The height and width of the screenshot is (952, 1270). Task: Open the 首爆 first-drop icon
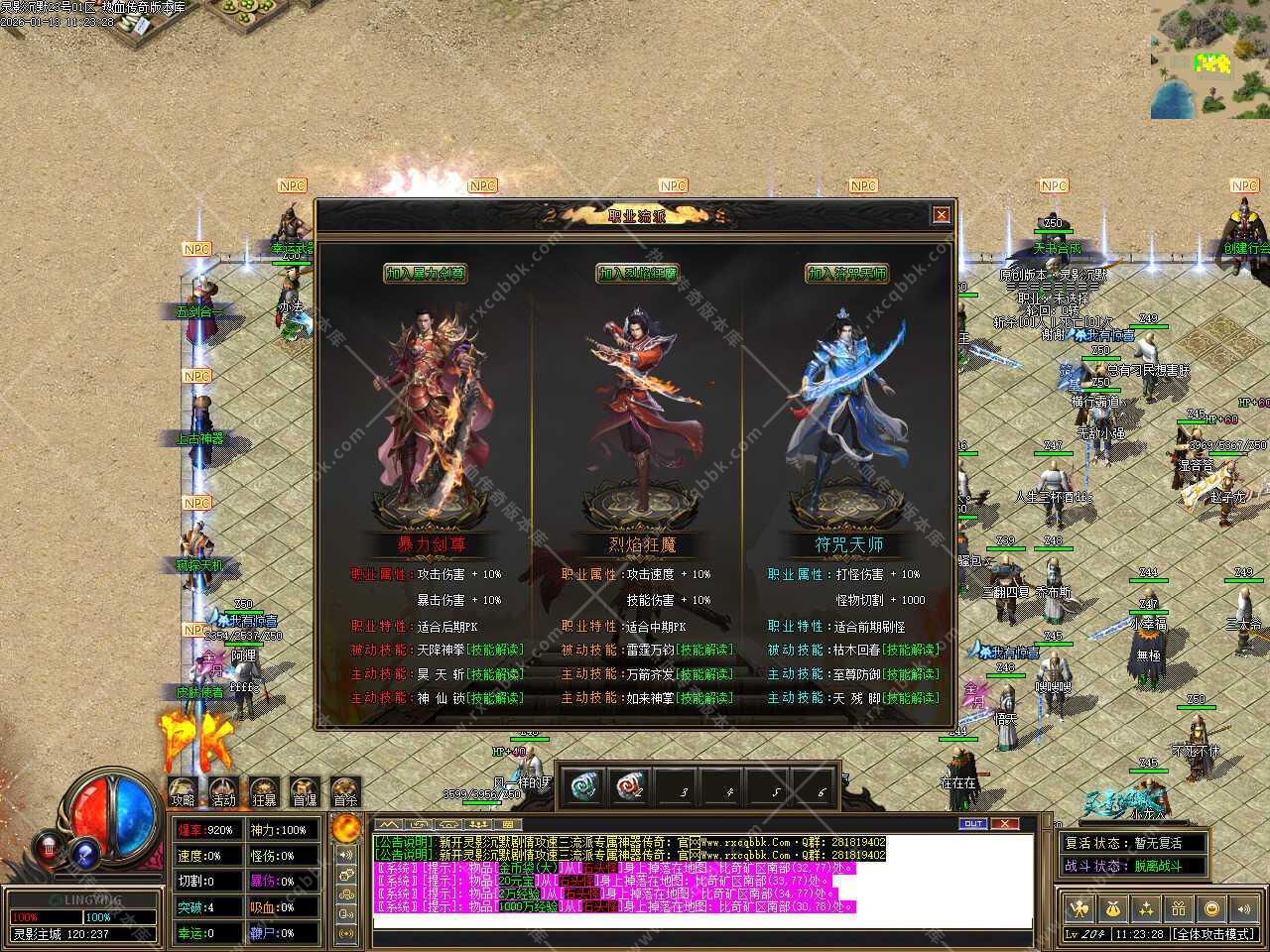tap(305, 792)
